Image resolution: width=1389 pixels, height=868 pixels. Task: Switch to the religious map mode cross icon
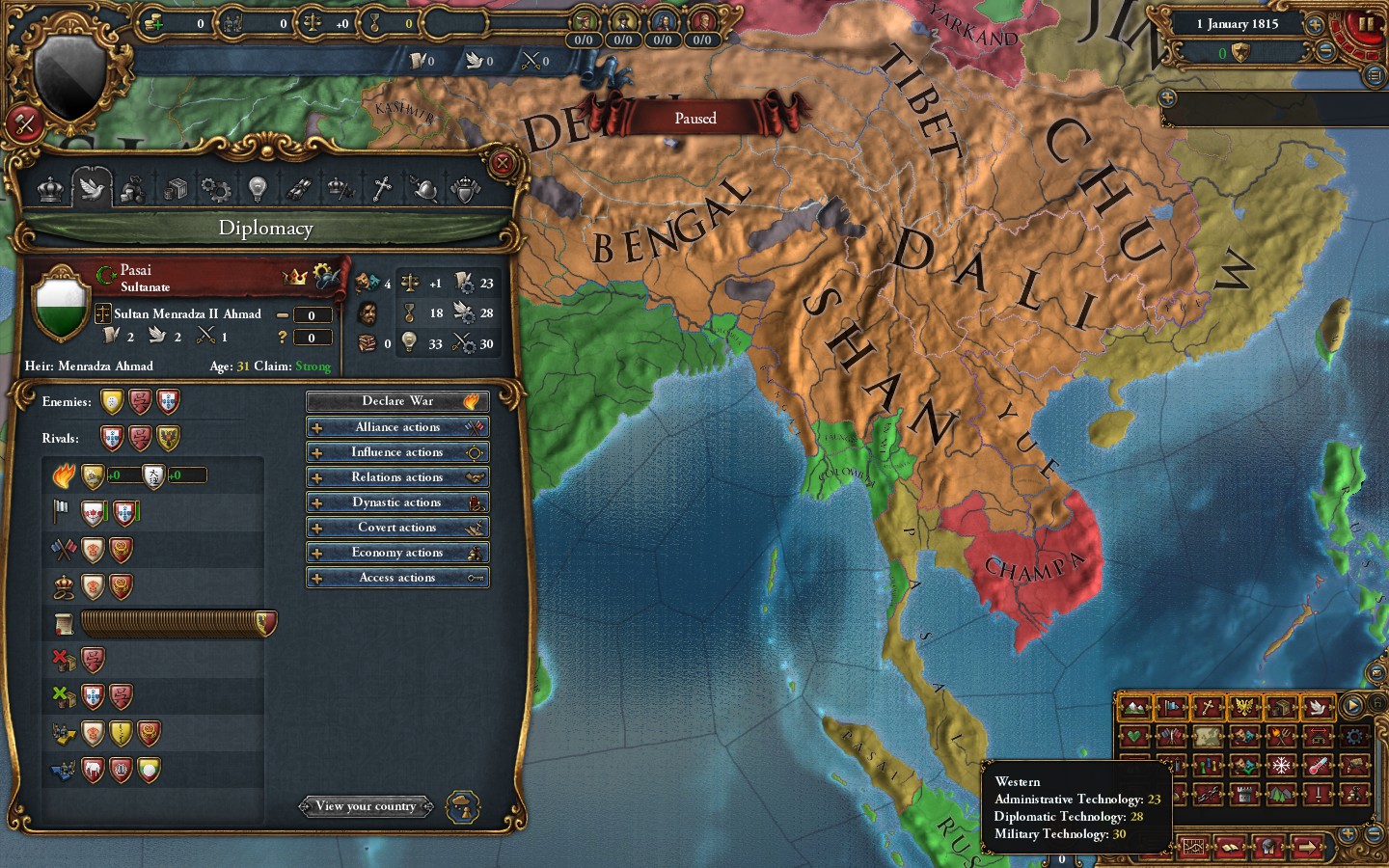[x=1208, y=707]
